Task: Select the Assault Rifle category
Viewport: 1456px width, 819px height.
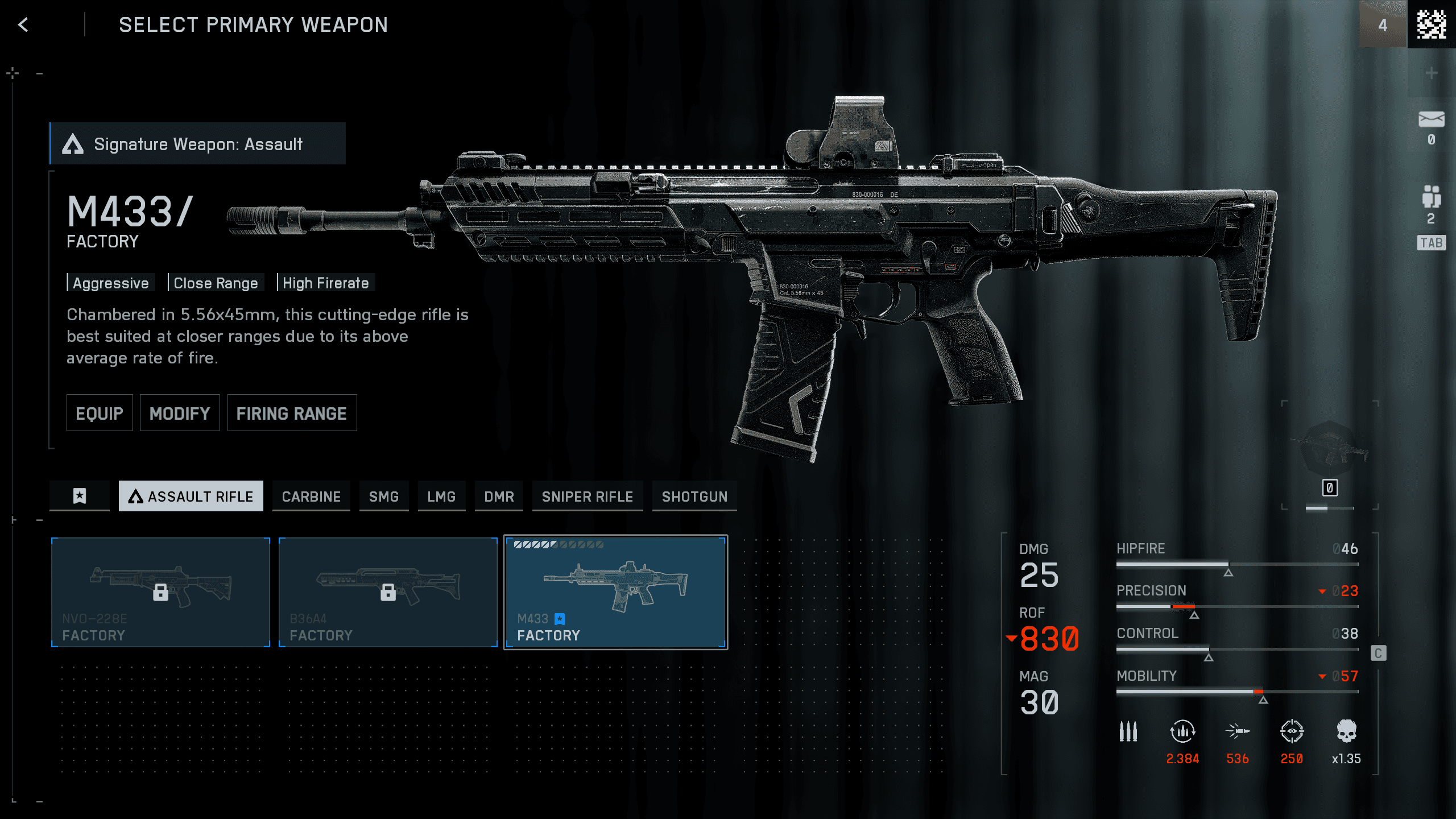Action: coord(191,496)
